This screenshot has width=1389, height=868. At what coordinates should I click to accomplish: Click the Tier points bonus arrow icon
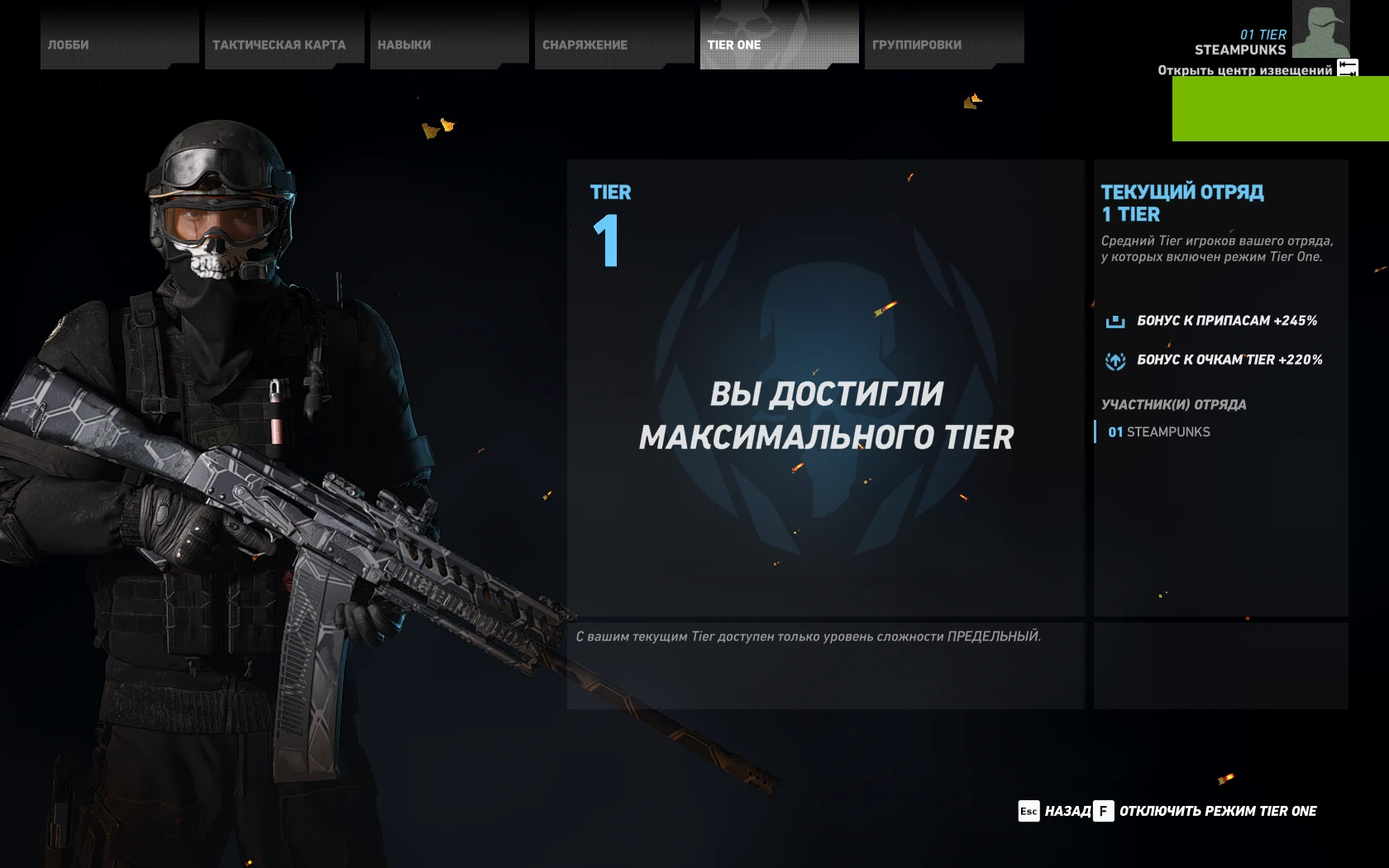1117,360
